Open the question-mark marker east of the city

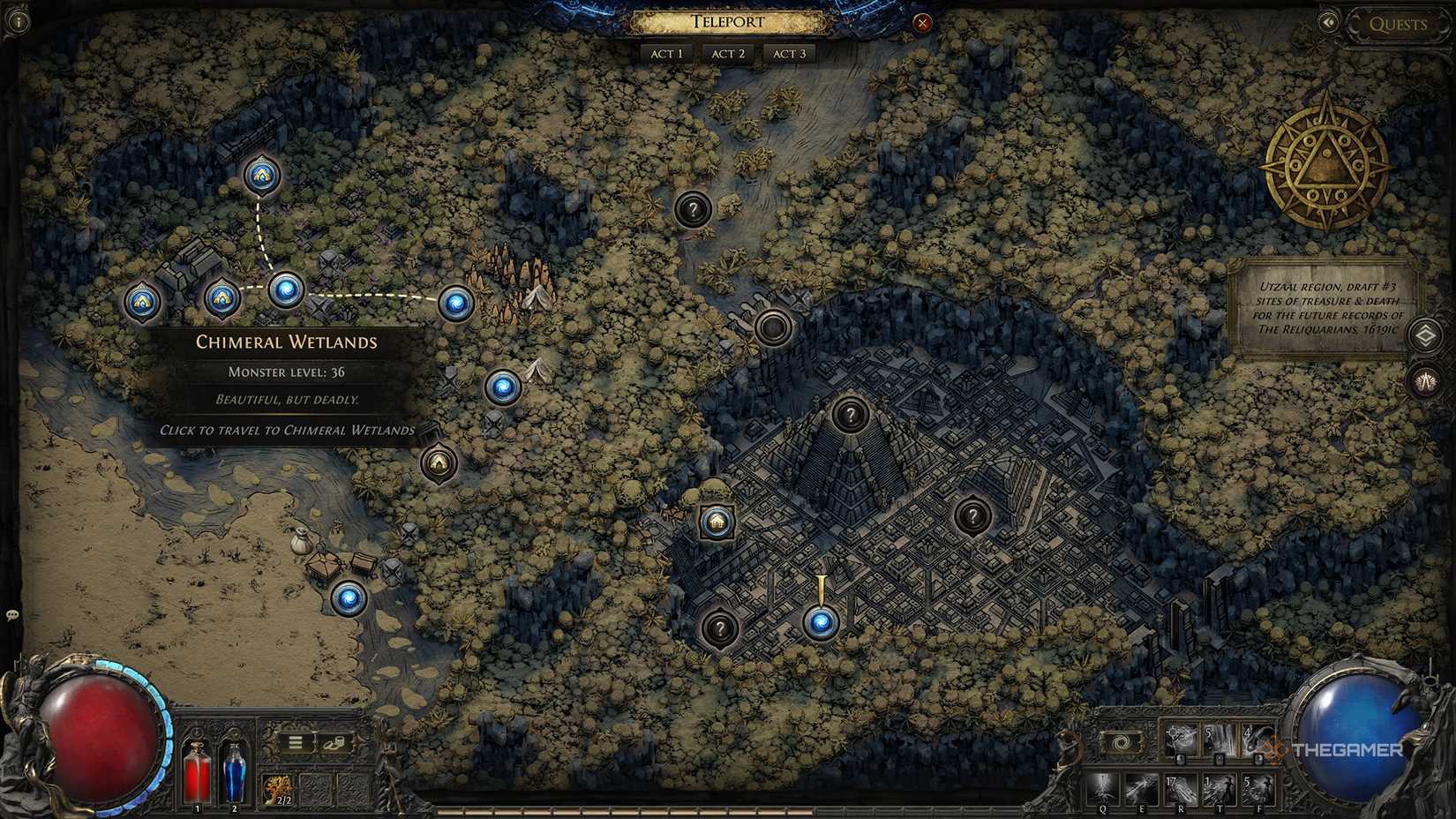[x=972, y=513]
